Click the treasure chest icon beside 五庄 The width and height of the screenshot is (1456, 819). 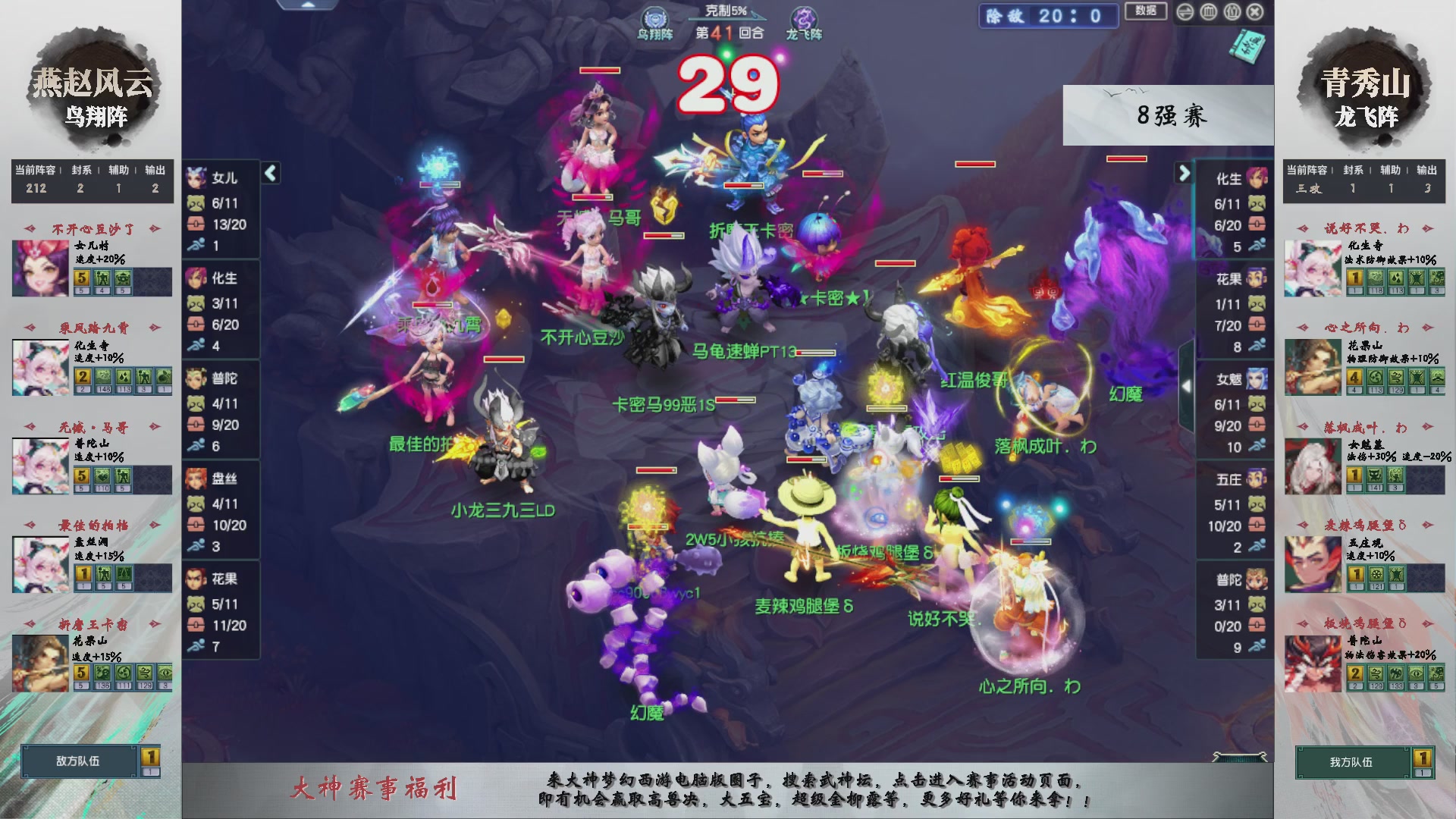1256,526
